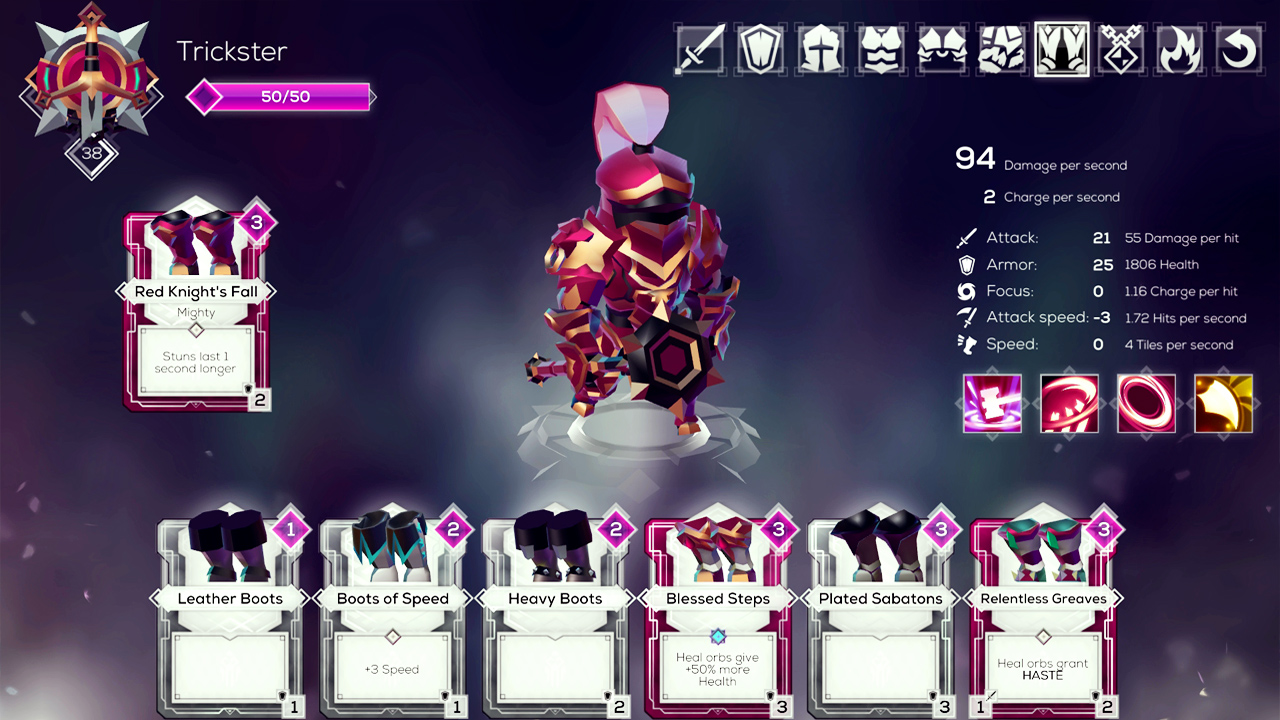This screenshot has width=1280, height=720.
Task: Open the shoulder pauldrons tab
Action: point(941,49)
